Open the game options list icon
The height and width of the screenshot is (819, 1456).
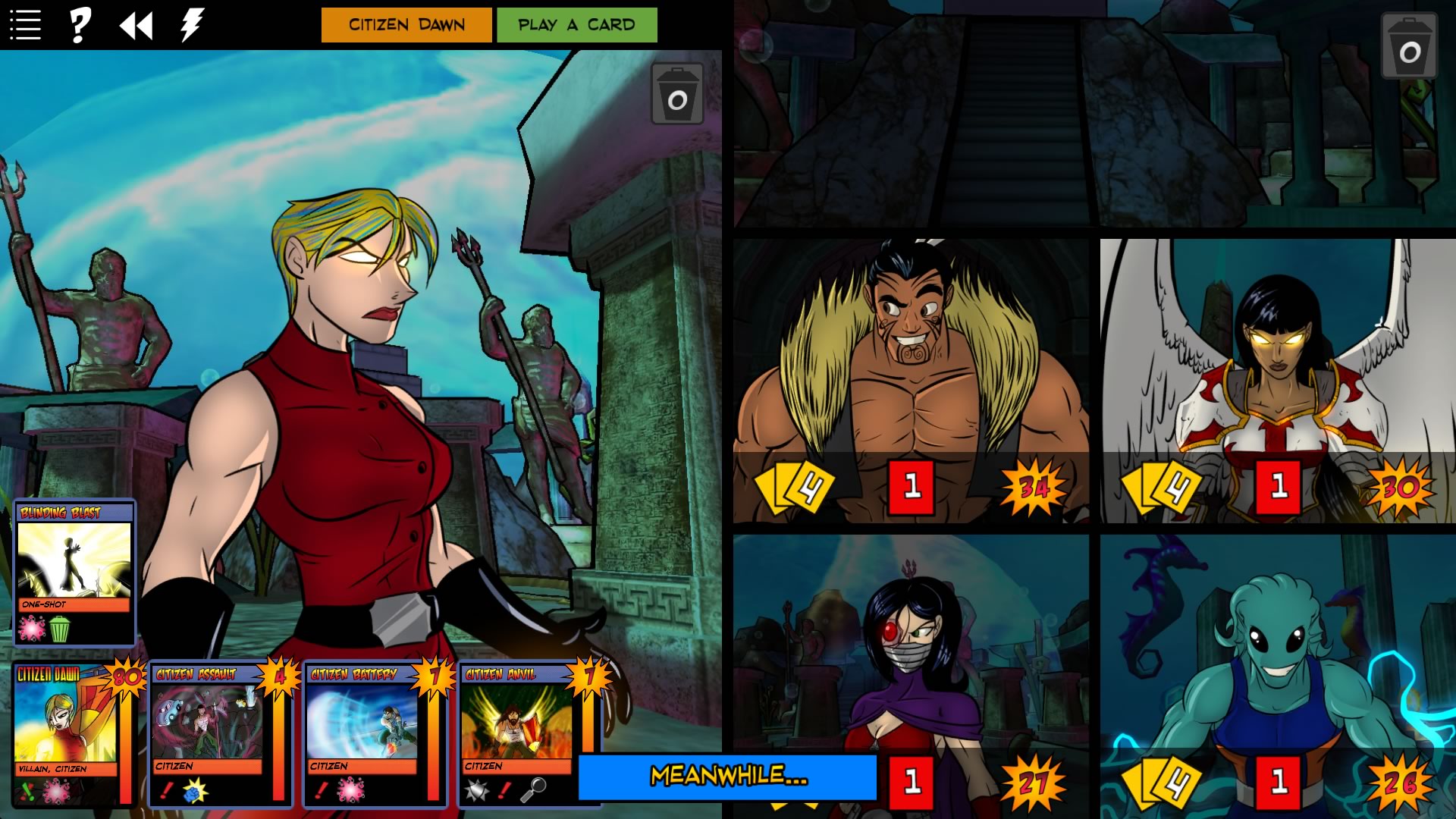tap(25, 23)
